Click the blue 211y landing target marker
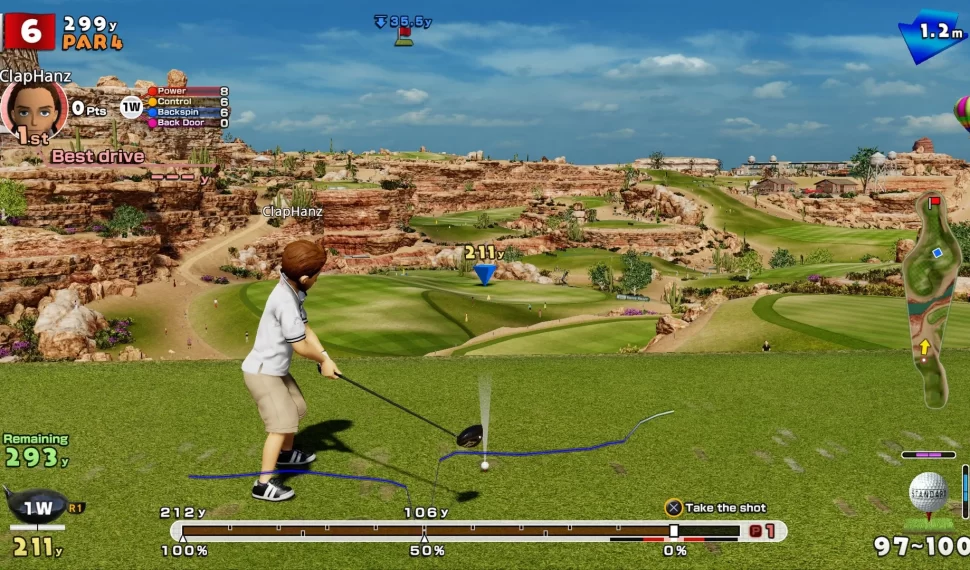Screen dimensions: 970x570 (x=484, y=273)
